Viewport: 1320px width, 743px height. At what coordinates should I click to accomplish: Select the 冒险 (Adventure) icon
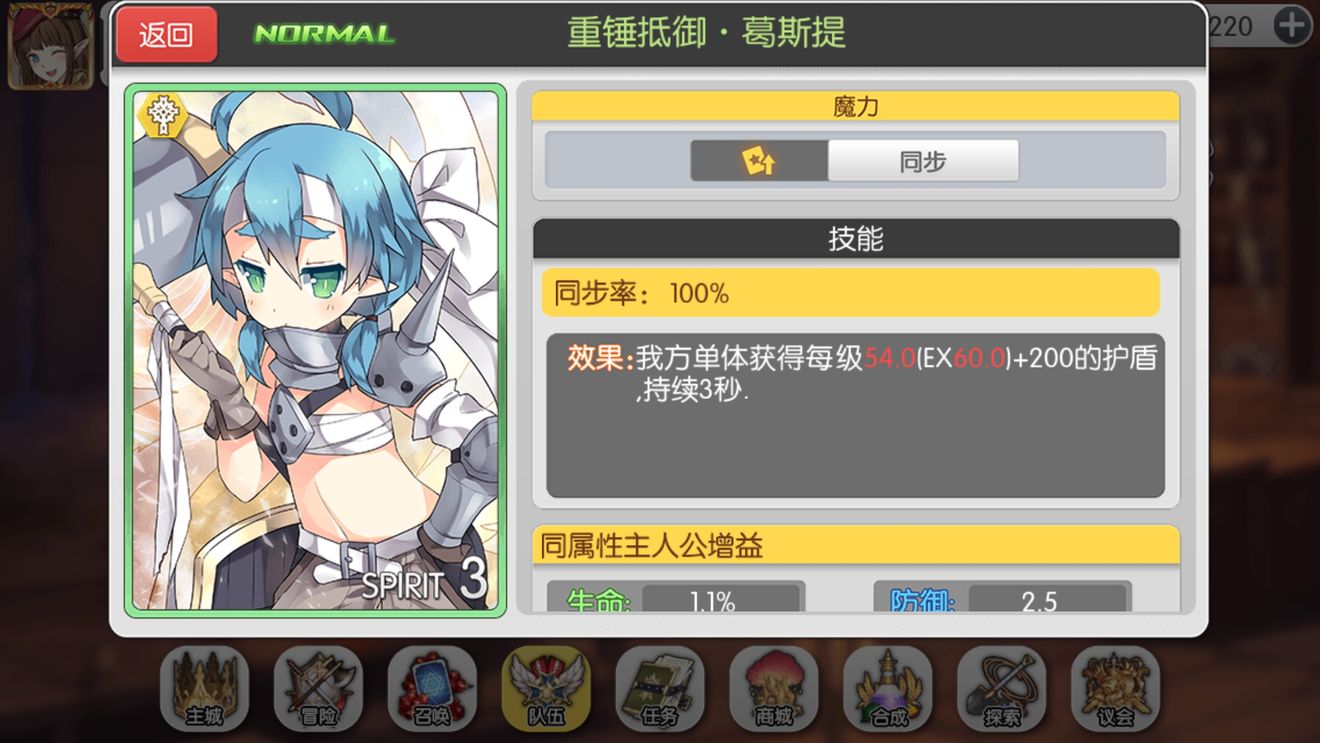click(318, 688)
